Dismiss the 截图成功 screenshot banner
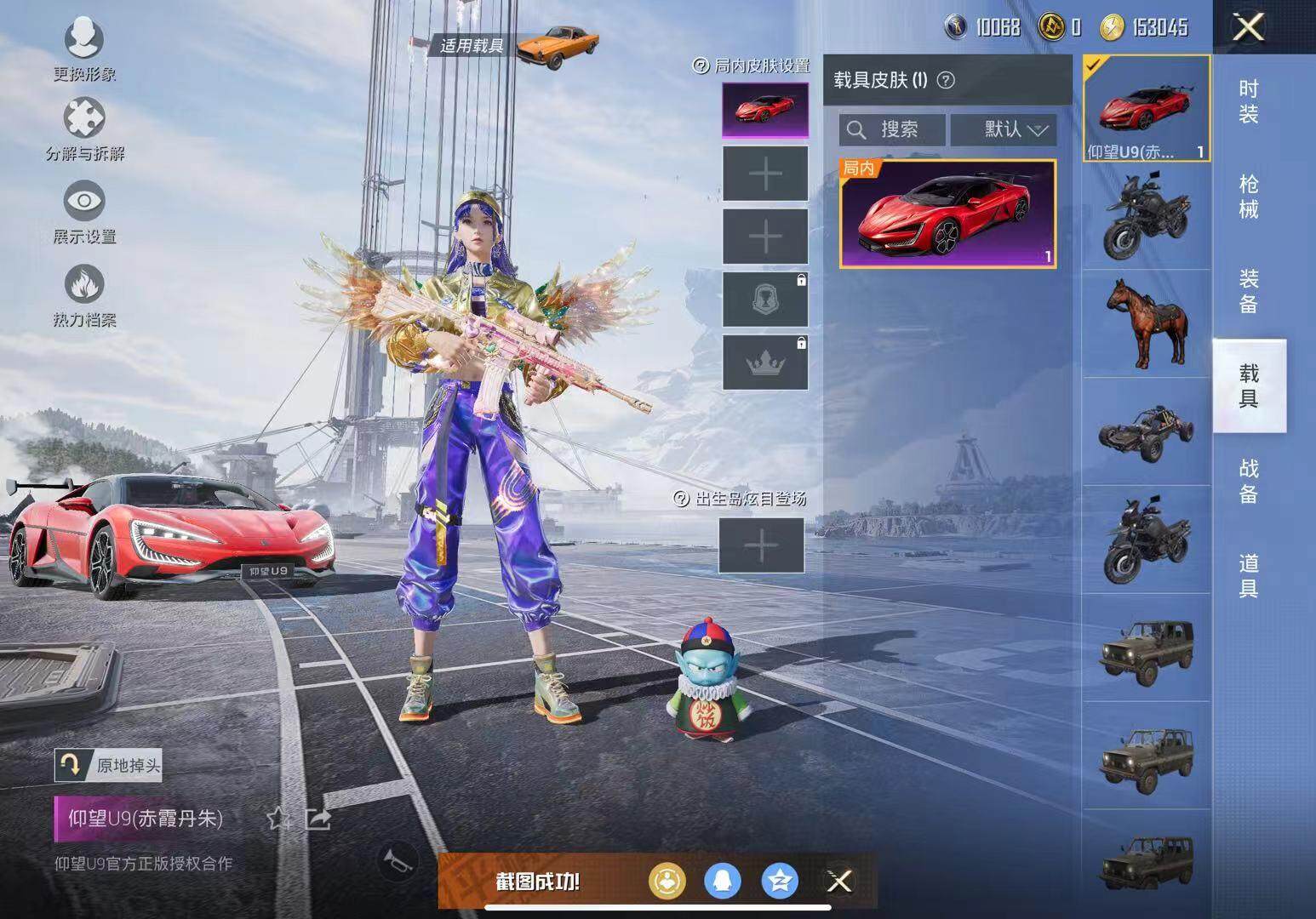The height and width of the screenshot is (919, 1316). (x=839, y=882)
